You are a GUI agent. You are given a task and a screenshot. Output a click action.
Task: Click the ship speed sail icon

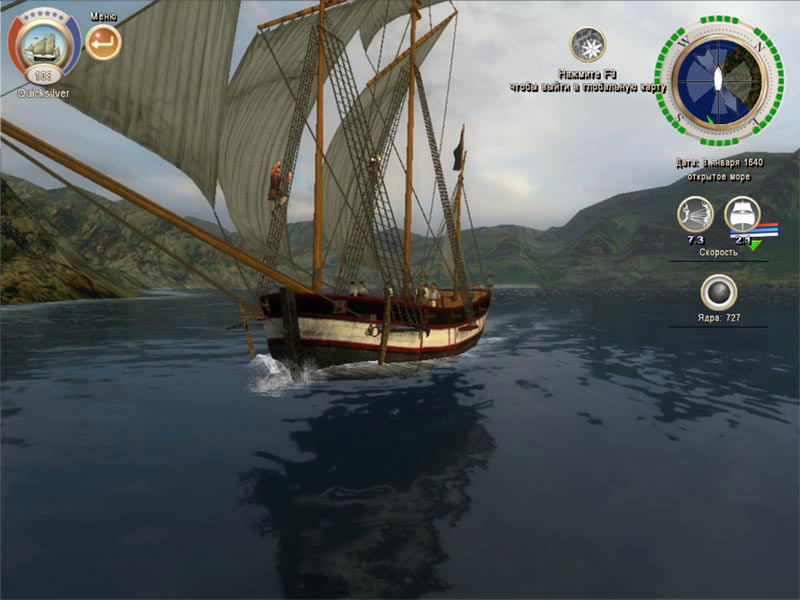[742, 213]
